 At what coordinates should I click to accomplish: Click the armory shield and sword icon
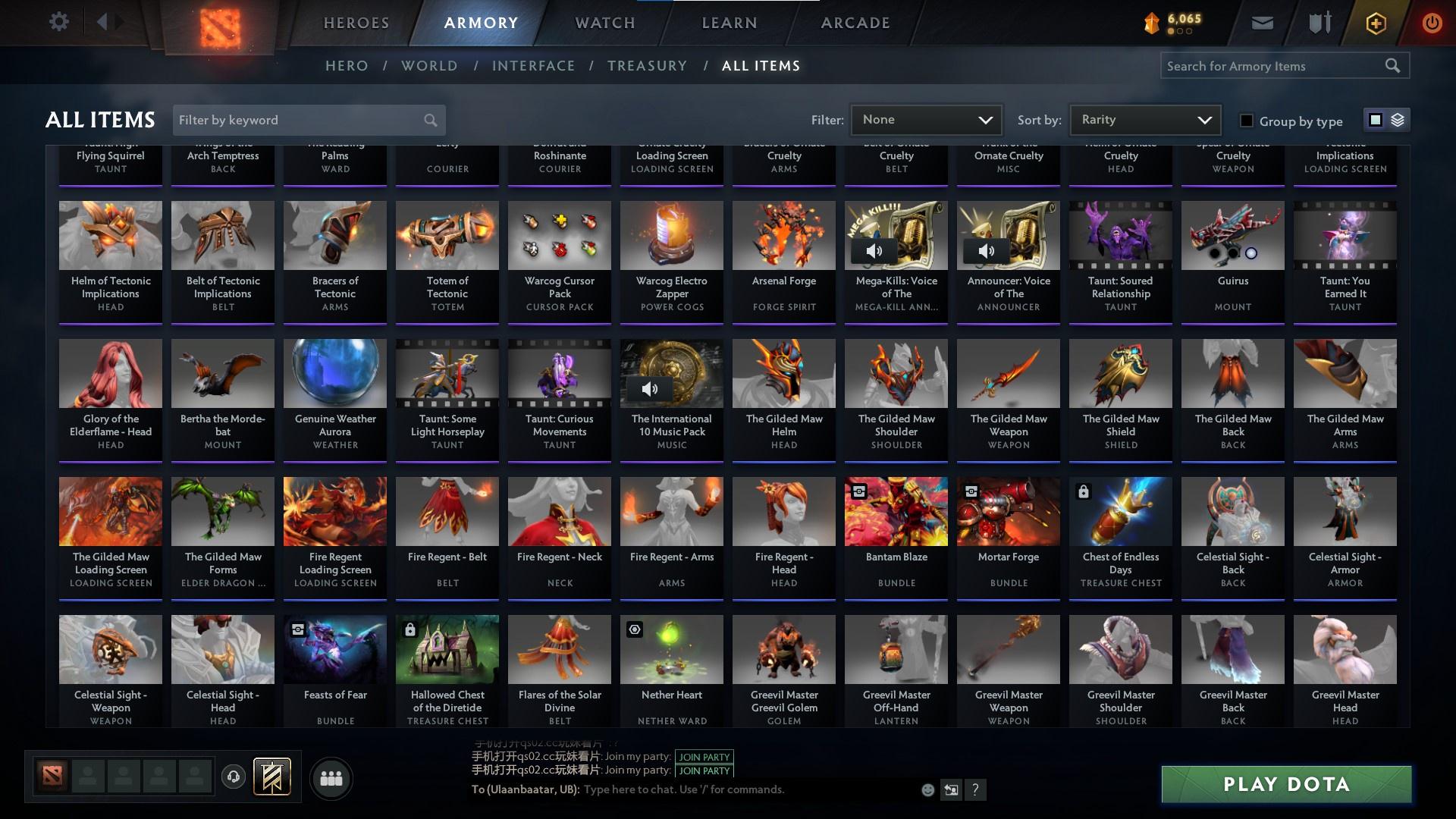tap(1319, 22)
